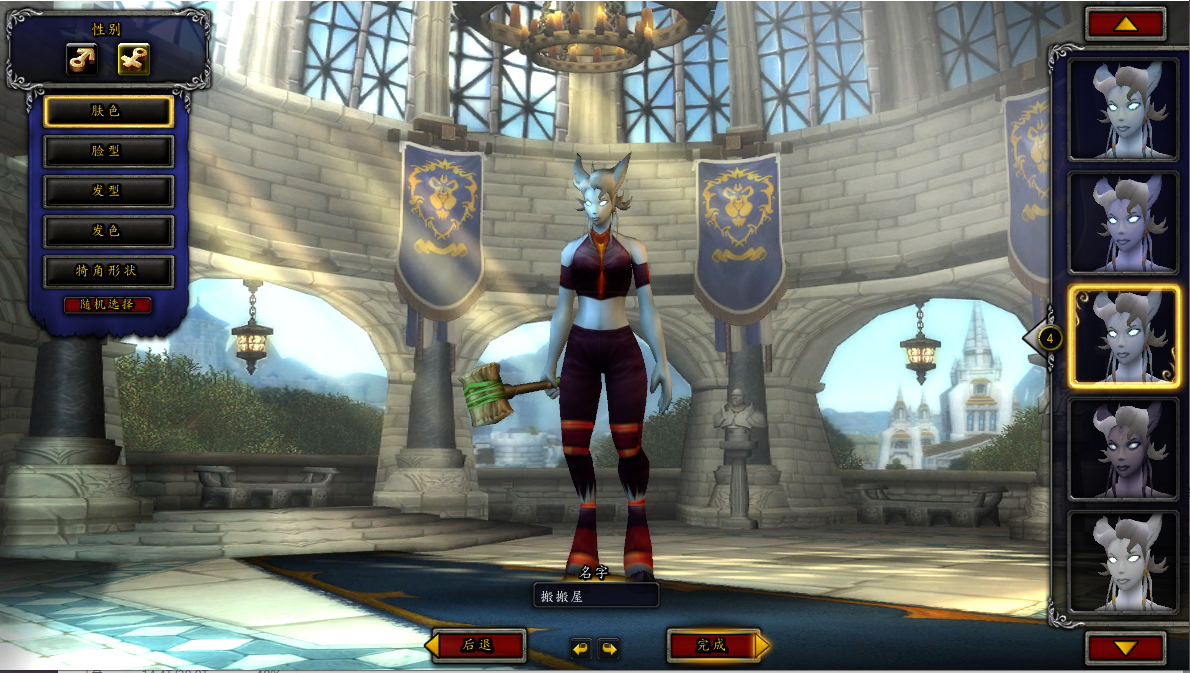
Task: Click the up arrow above skin thumbnails
Action: click(x=1125, y=24)
